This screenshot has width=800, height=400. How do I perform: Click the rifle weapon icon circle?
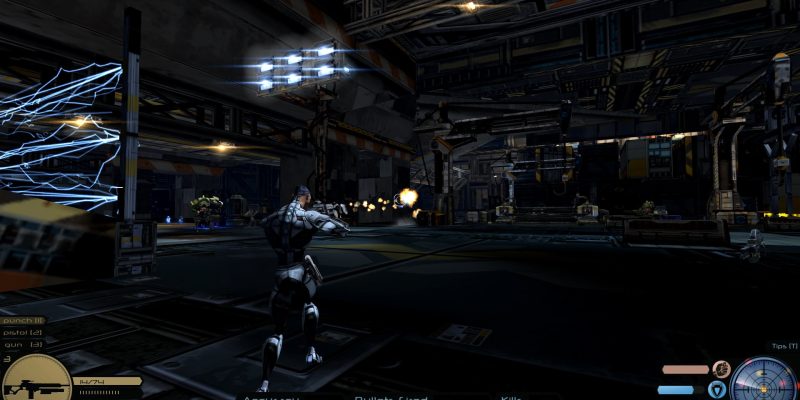37,381
